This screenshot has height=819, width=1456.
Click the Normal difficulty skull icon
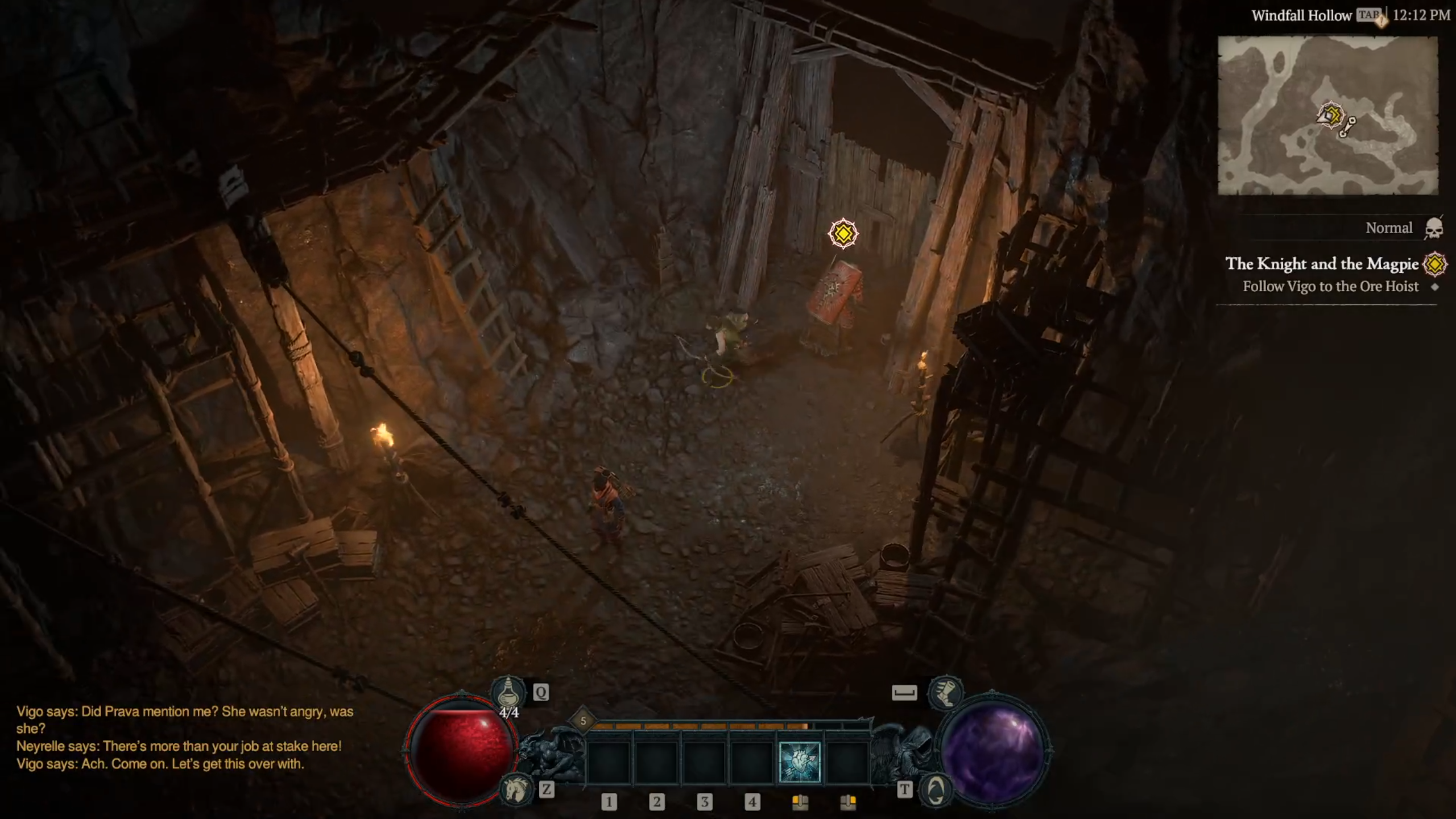point(1433,229)
